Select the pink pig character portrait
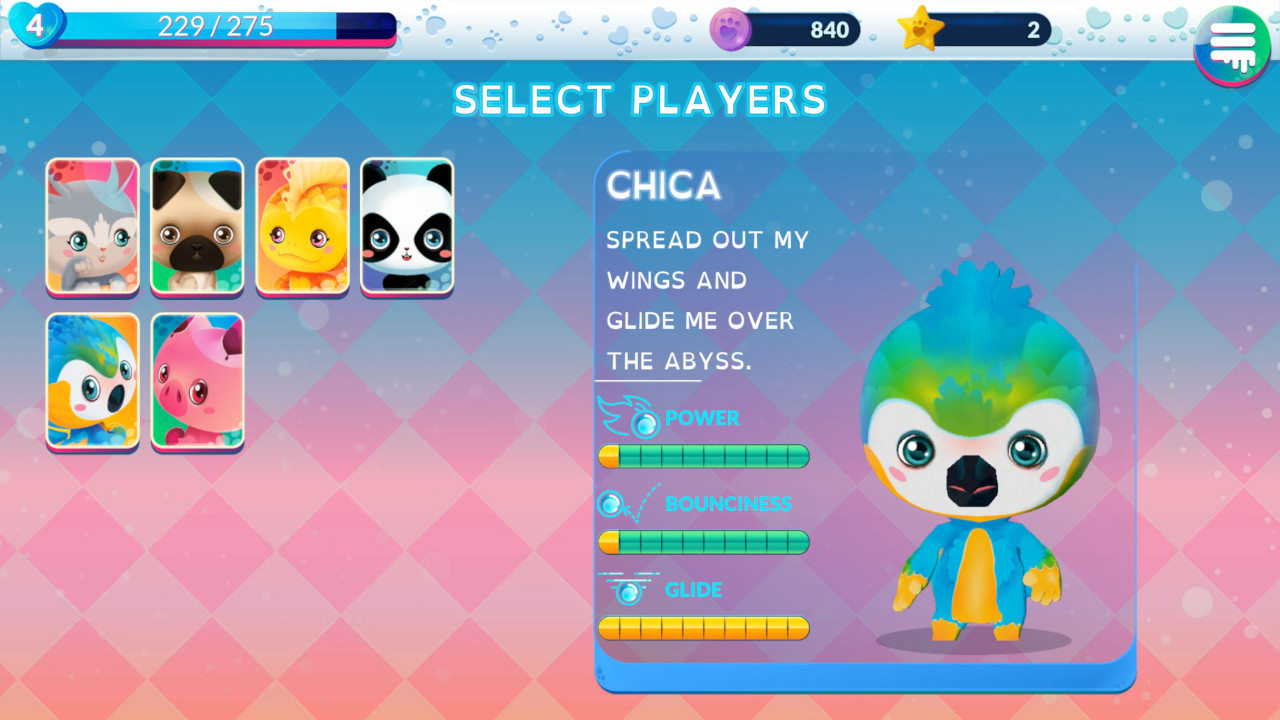The image size is (1280, 720). click(197, 382)
